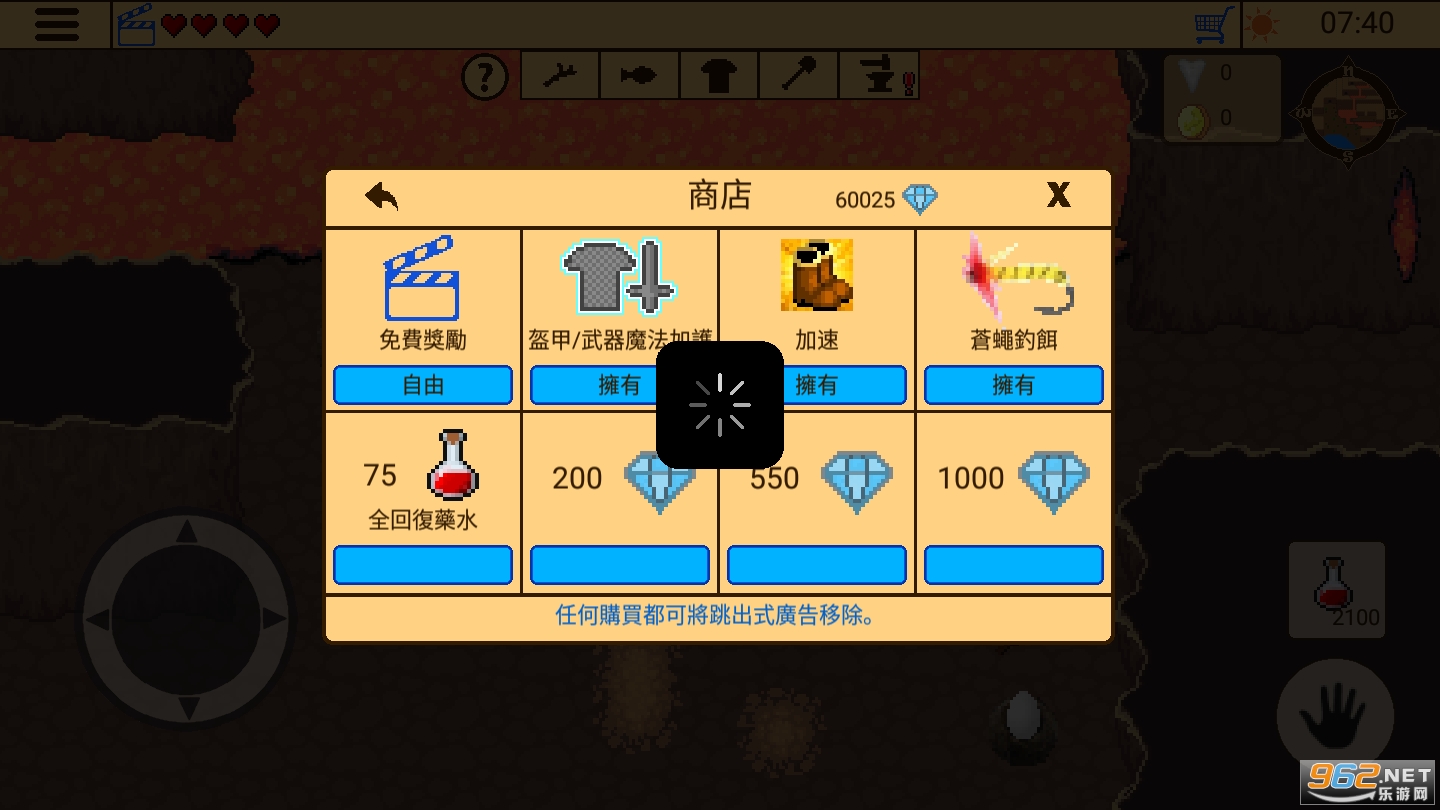Select the 蒼蠅釣餌 fly bait item icon

point(1014,277)
